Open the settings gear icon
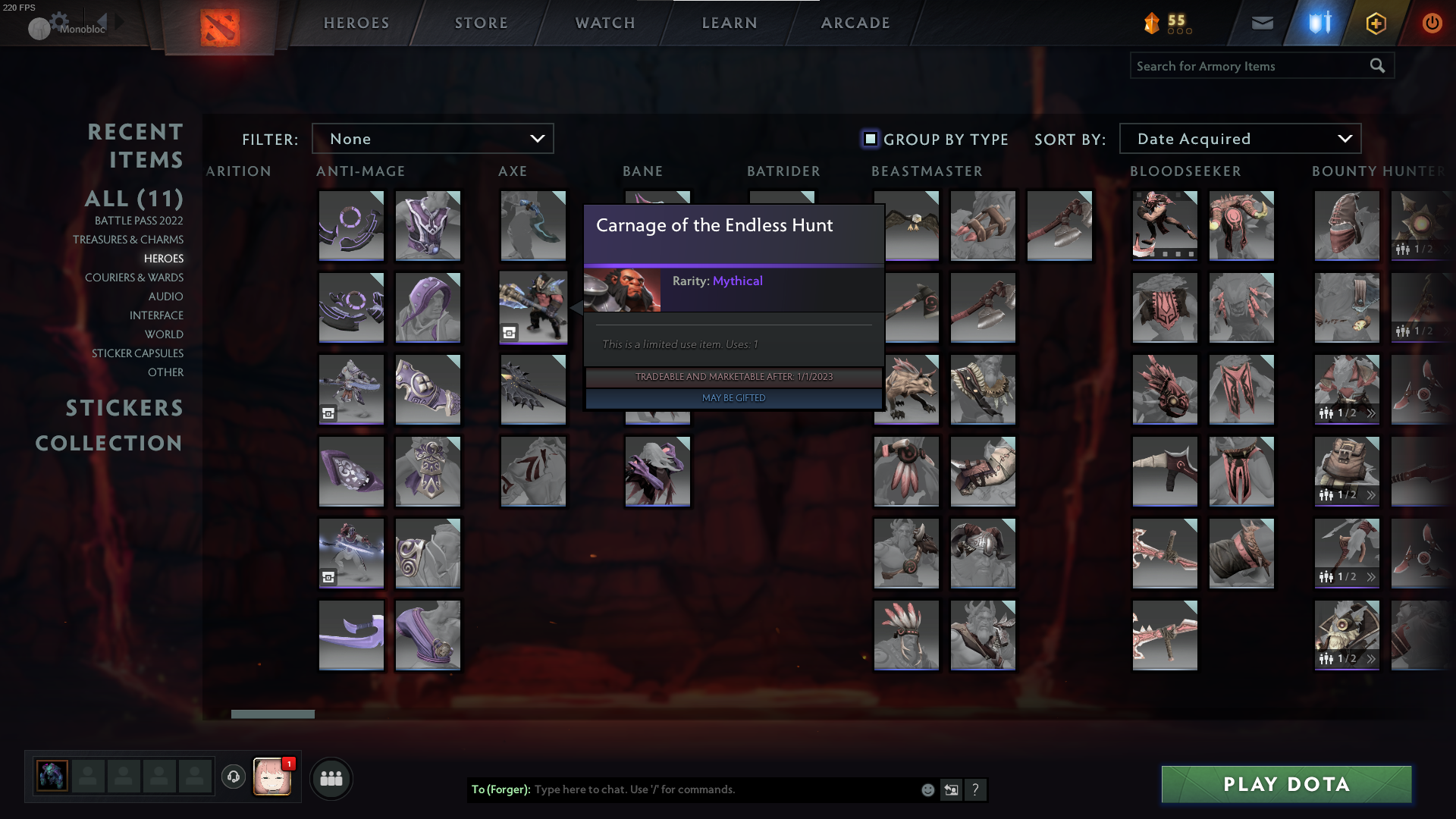The image size is (1456, 819). tap(58, 19)
